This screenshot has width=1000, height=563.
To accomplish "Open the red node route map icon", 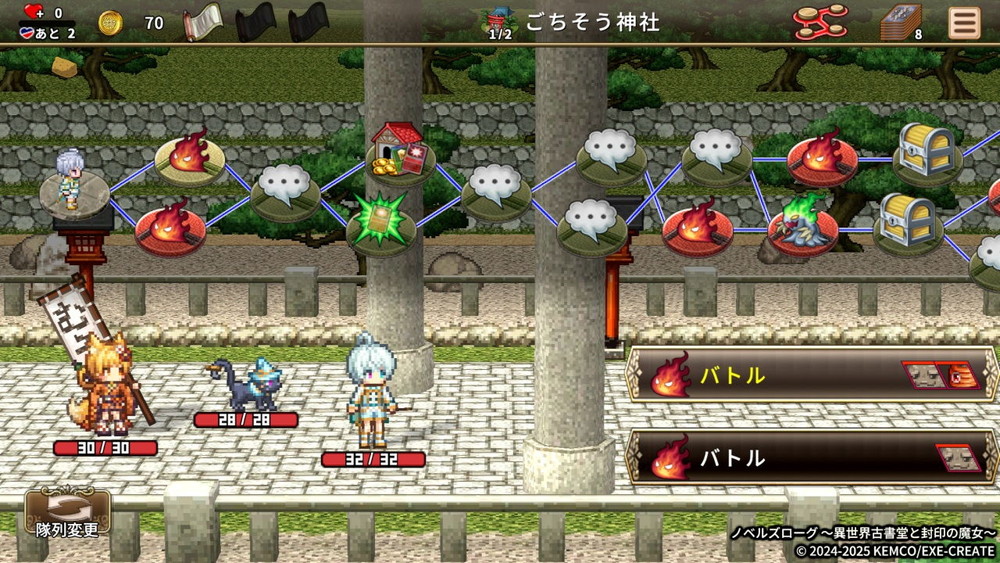I will pyautogui.click(x=820, y=21).
